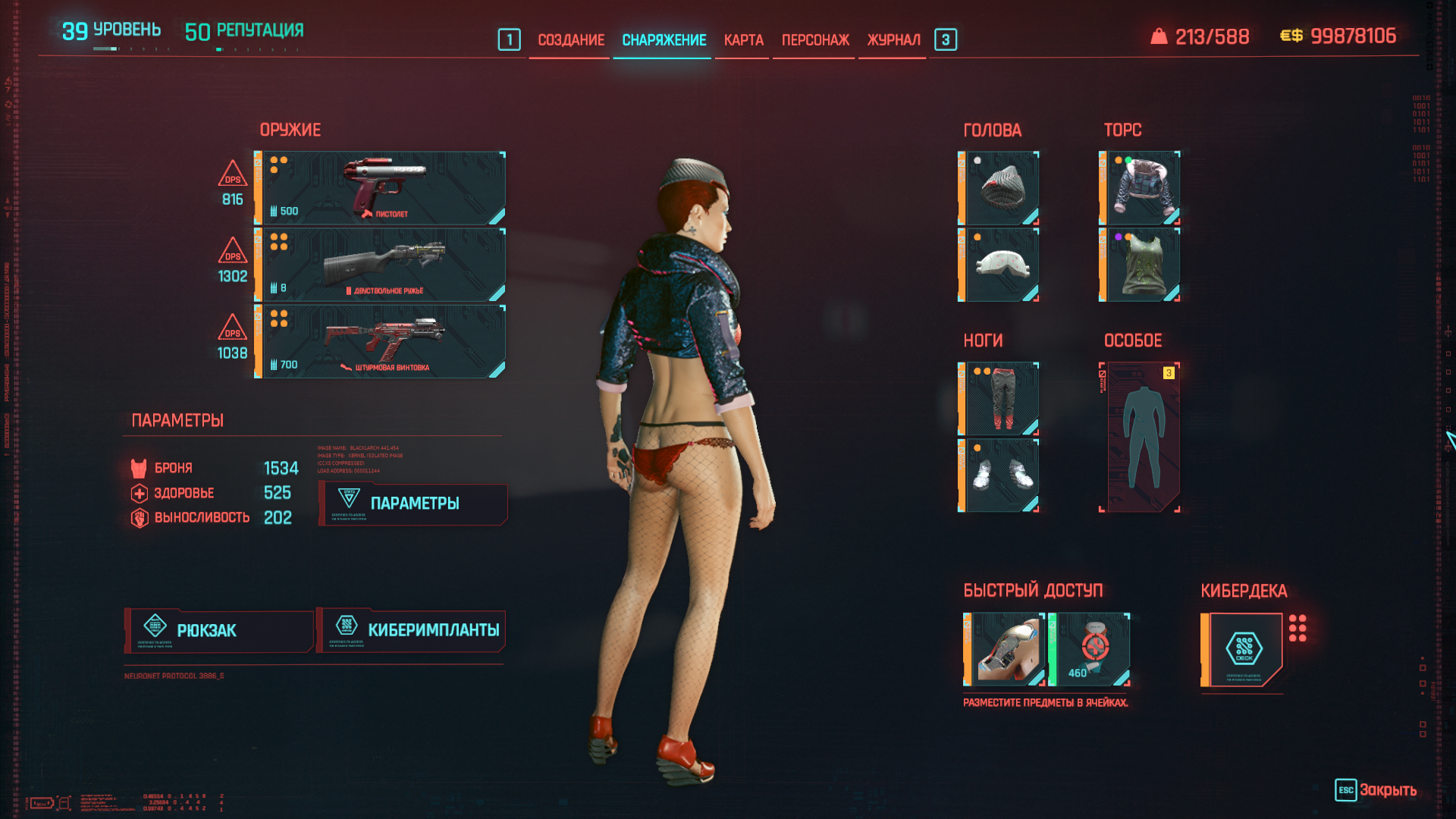This screenshot has width=1456, height=819.
Task: Select the knit beanie head slot
Action: 999,188
